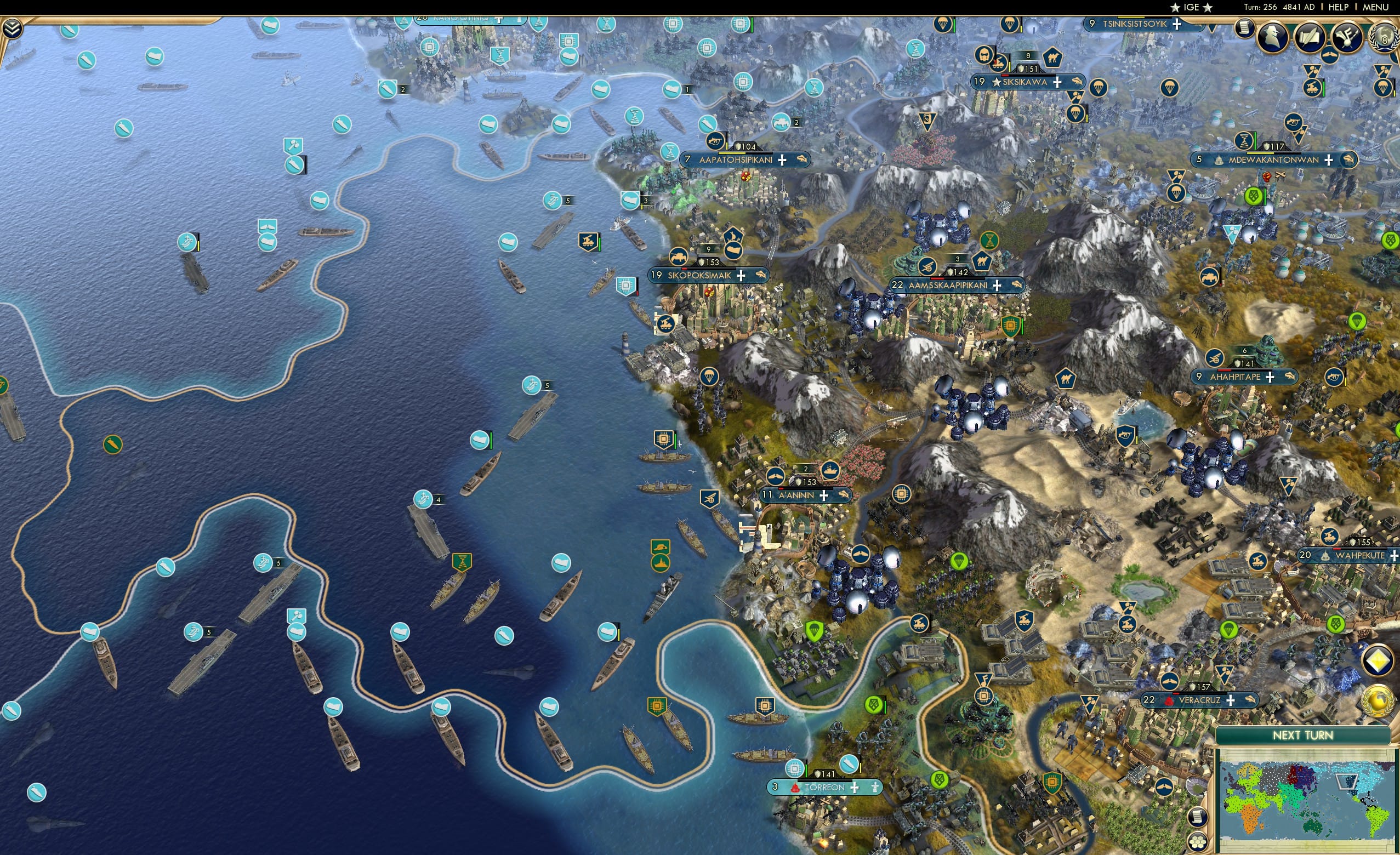Expand the Siksikawa city banner plus button
Screen dimensions: 1400x855
click(x=1058, y=83)
